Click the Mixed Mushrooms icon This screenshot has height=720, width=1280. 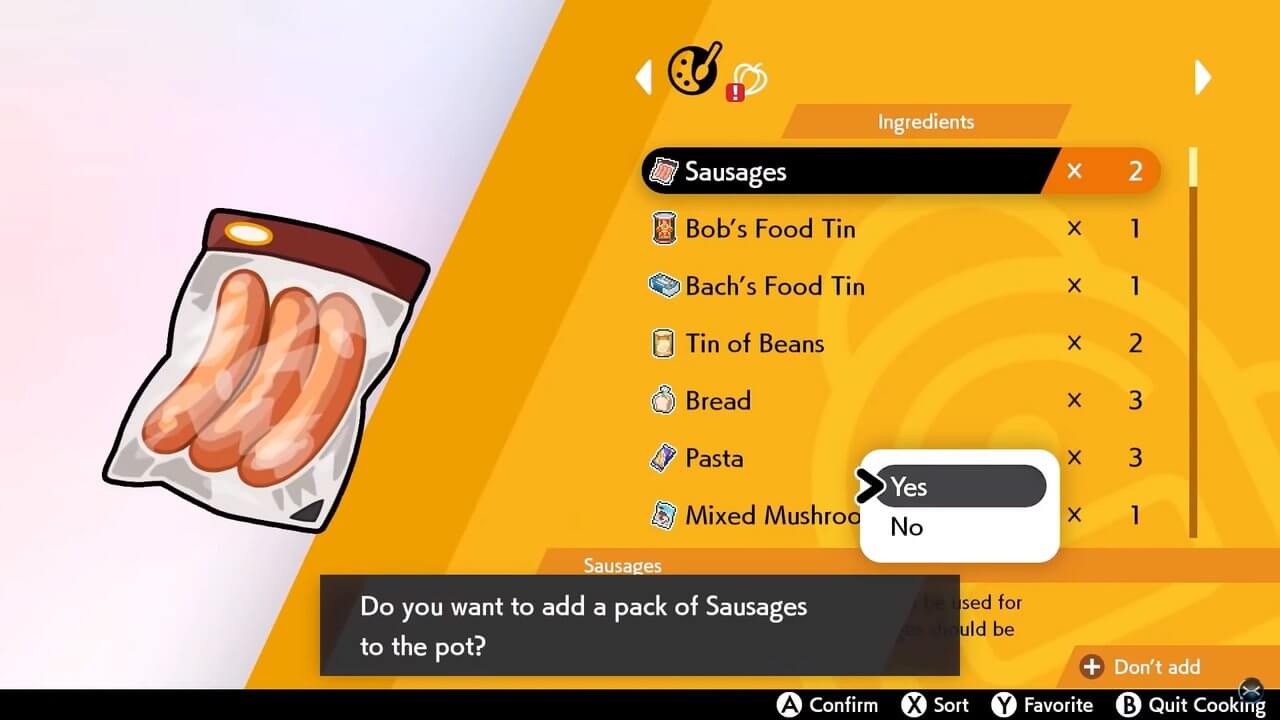click(665, 515)
